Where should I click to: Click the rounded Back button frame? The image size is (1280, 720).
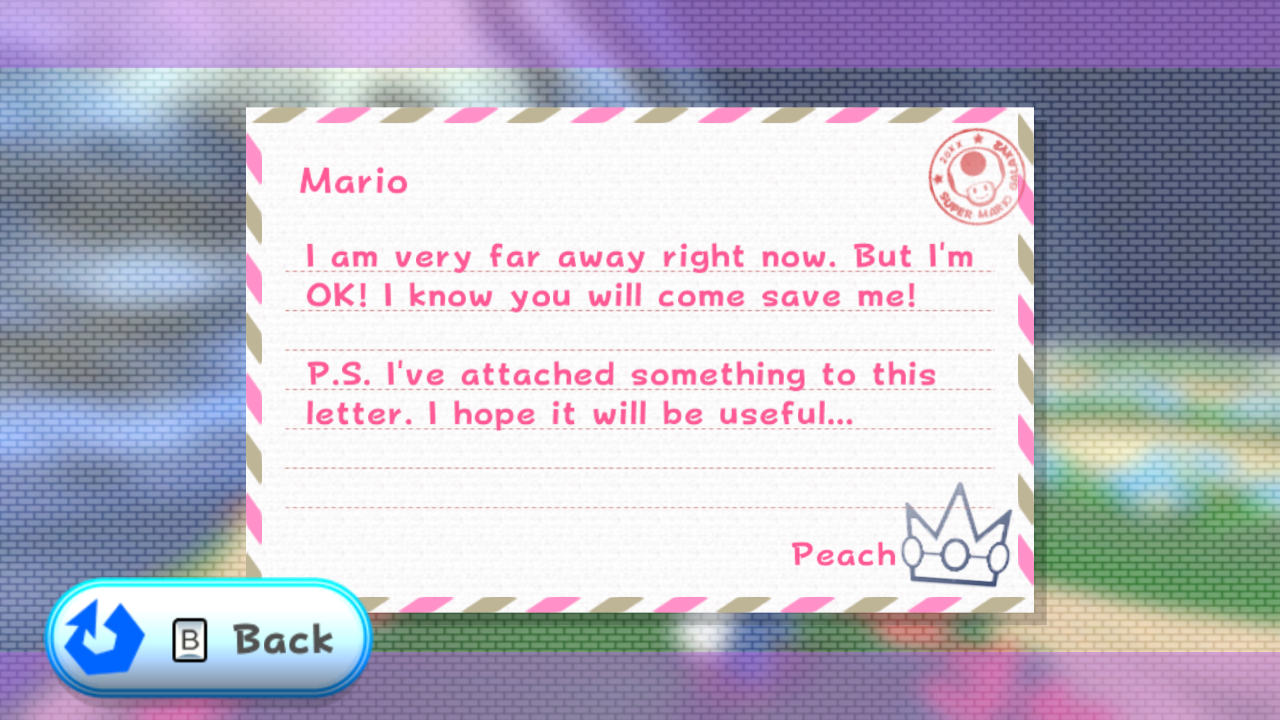(x=207, y=637)
